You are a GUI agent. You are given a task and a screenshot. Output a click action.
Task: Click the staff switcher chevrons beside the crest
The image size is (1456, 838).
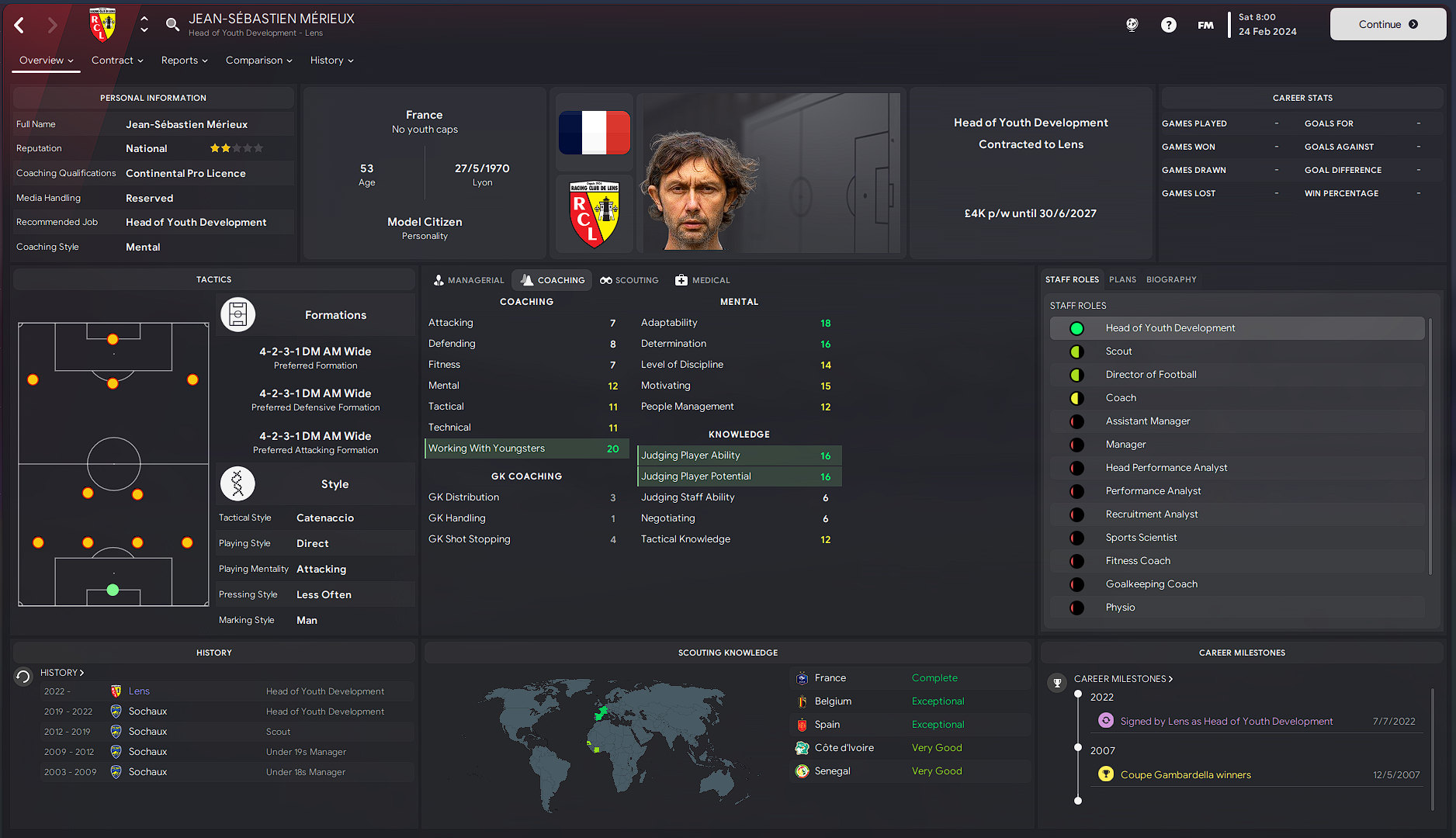click(x=144, y=24)
